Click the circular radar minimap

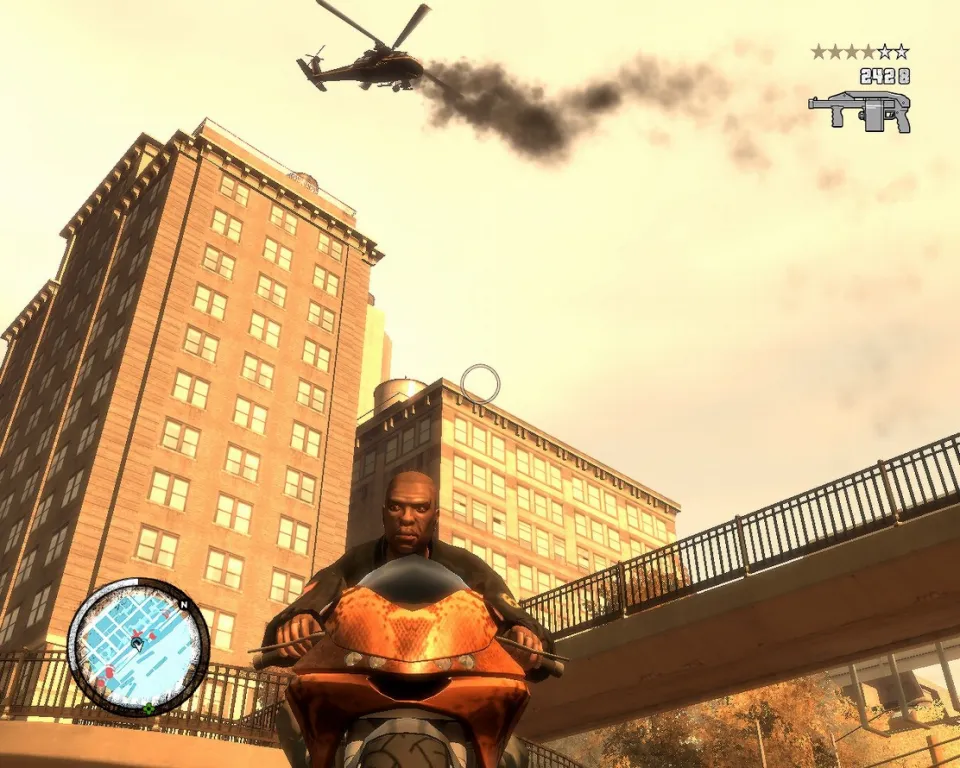click(138, 647)
